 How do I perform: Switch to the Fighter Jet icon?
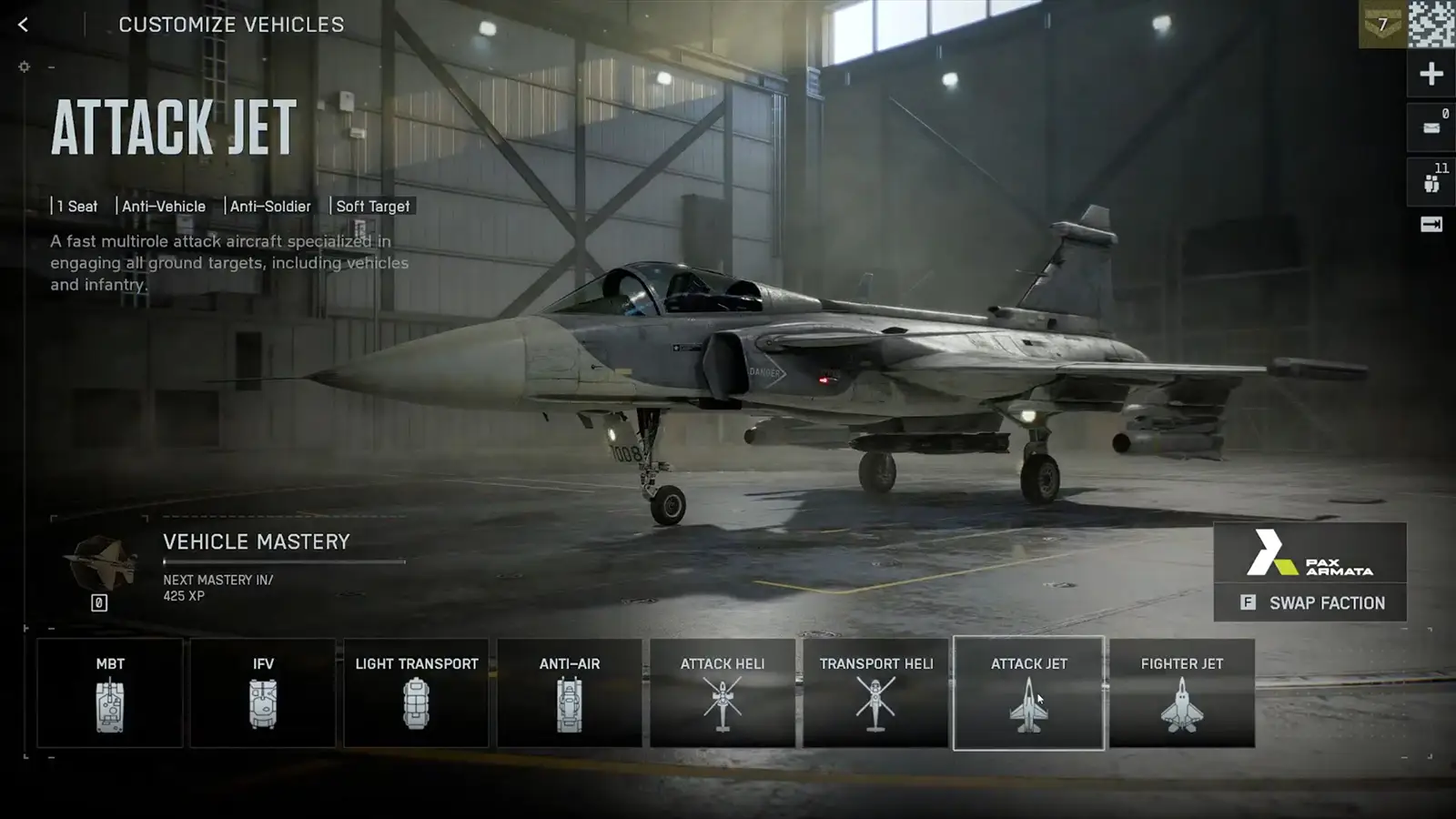[x=1181, y=705]
